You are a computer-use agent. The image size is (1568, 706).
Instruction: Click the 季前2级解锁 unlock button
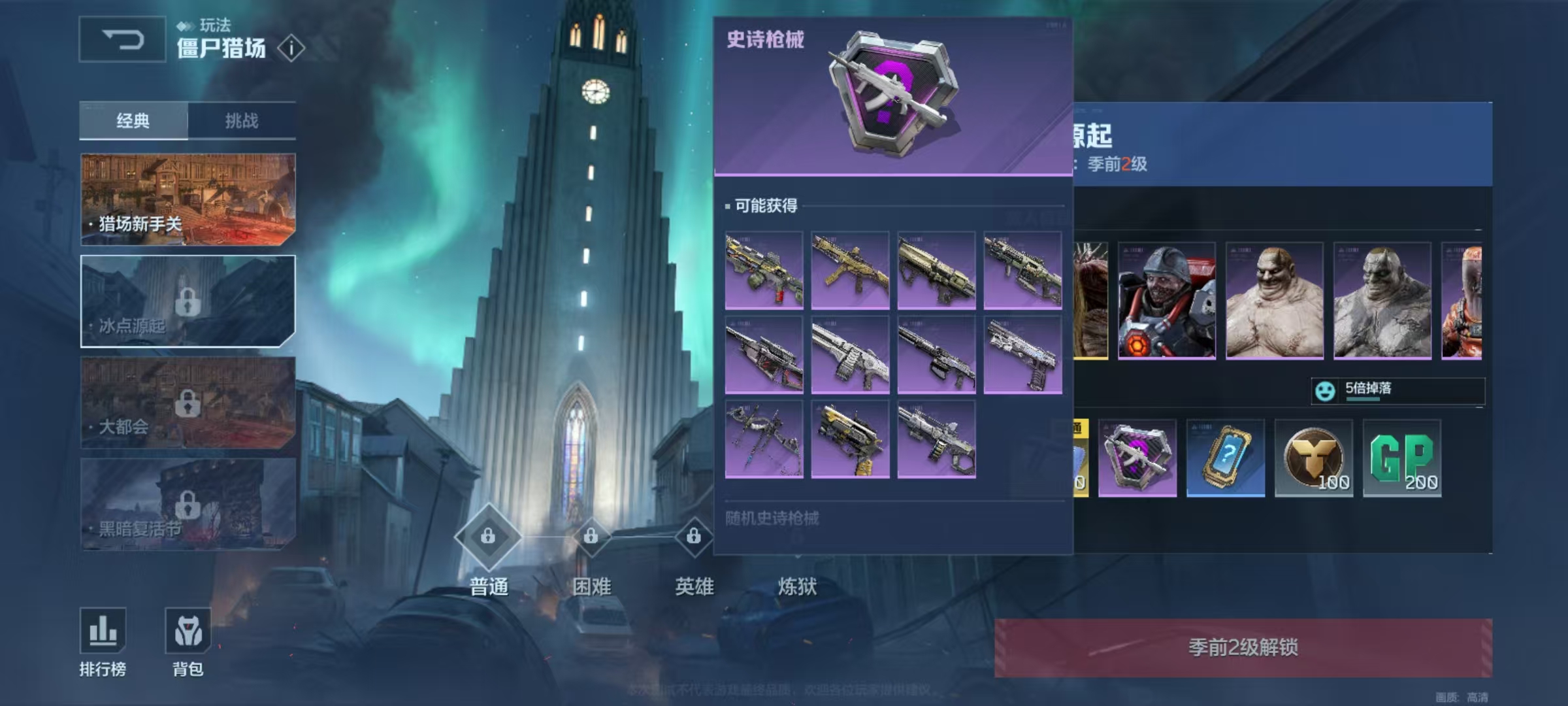[x=1243, y=647]
